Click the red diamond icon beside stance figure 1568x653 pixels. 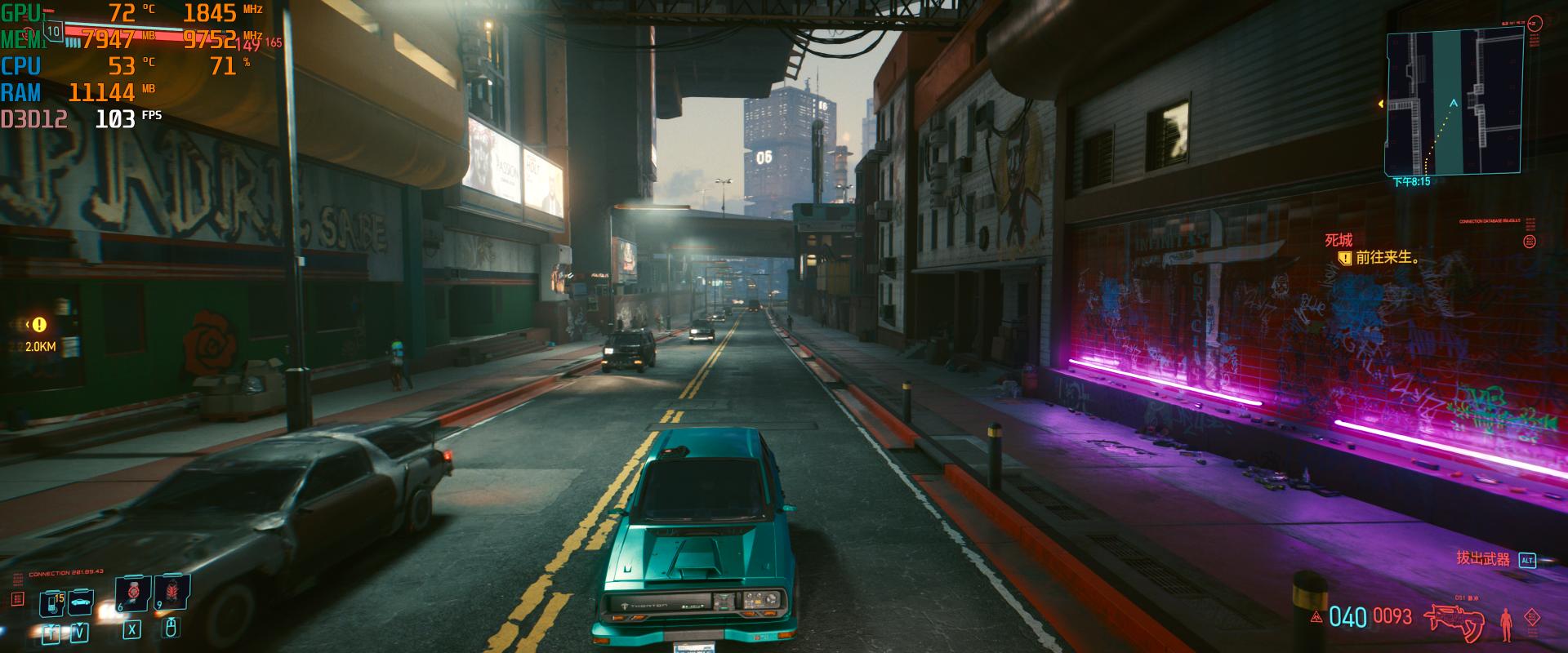point(1533,618)
